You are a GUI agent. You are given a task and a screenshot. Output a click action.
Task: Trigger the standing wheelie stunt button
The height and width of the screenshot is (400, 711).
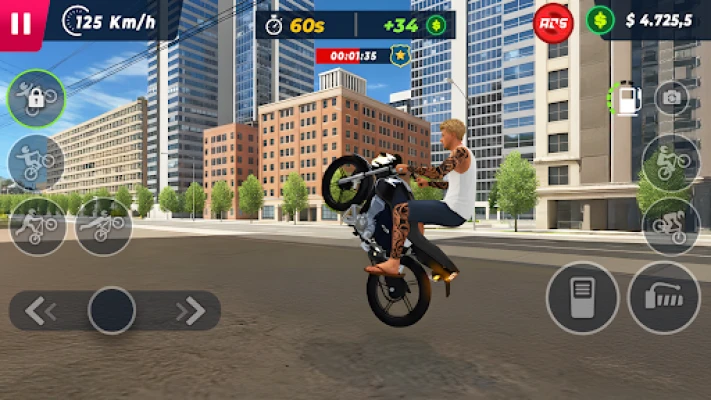(x=36, y=163)
